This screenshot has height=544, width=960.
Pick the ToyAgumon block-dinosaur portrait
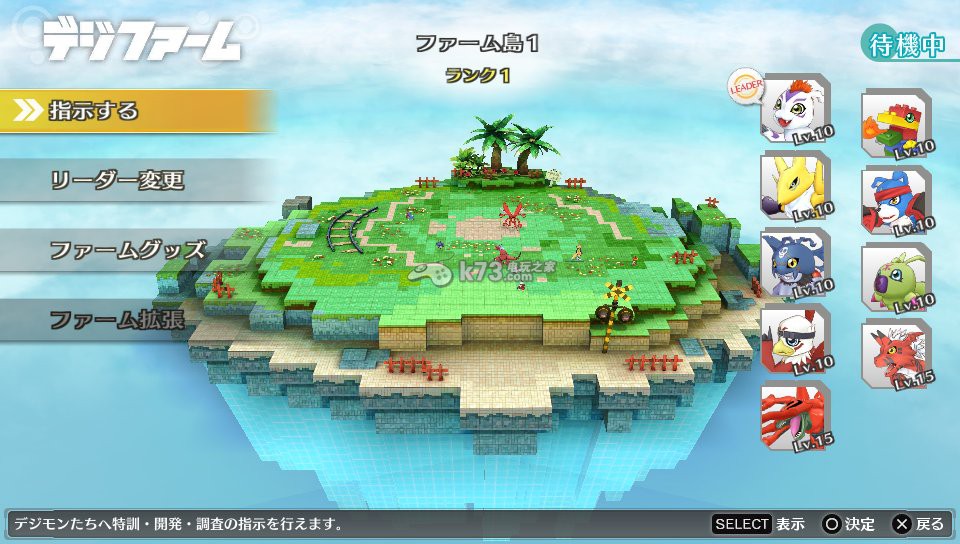[x=895, y=125]
